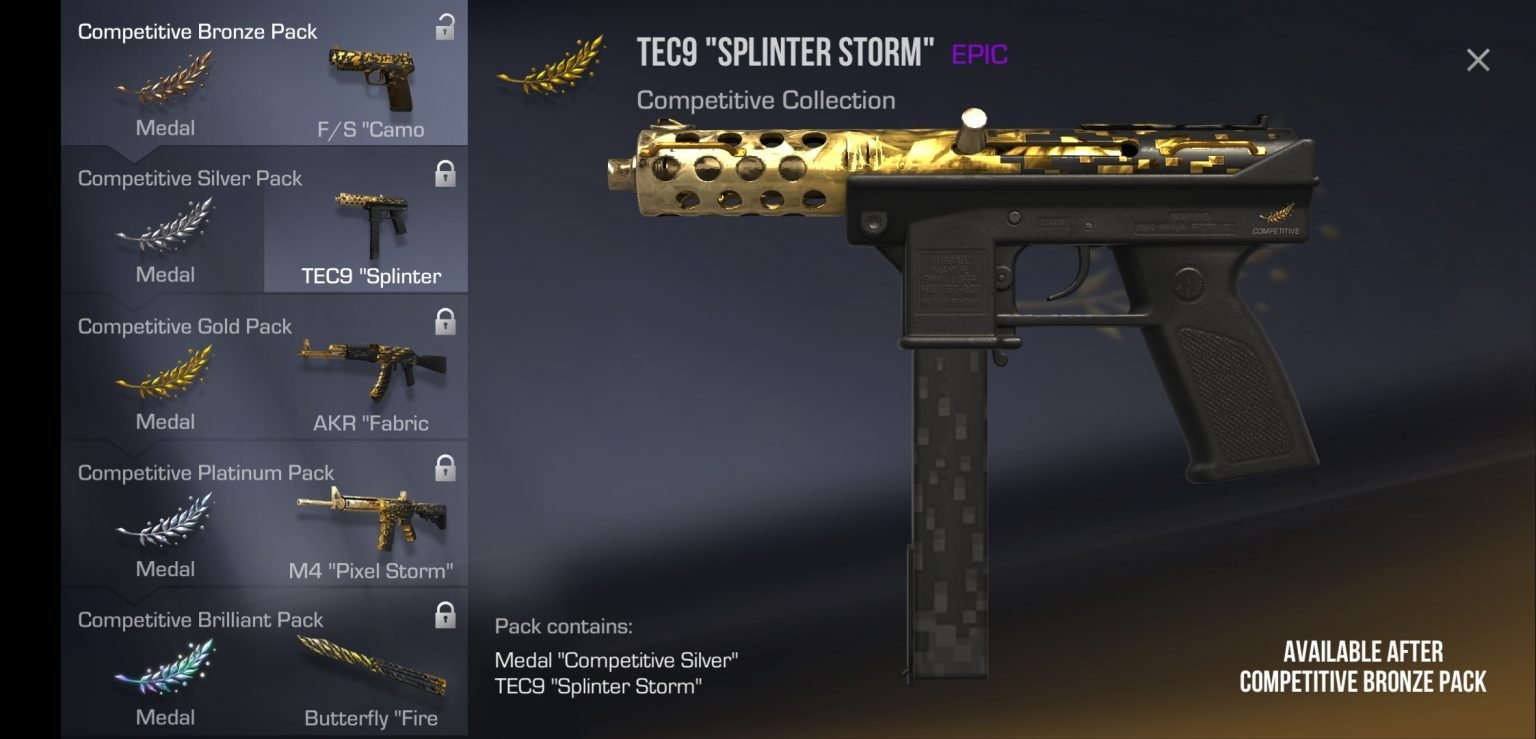Image resolution: width=1536 pixels, height=739 pixels.
Task: Close the weapon preview with the X
Action: coord(1477,60)
